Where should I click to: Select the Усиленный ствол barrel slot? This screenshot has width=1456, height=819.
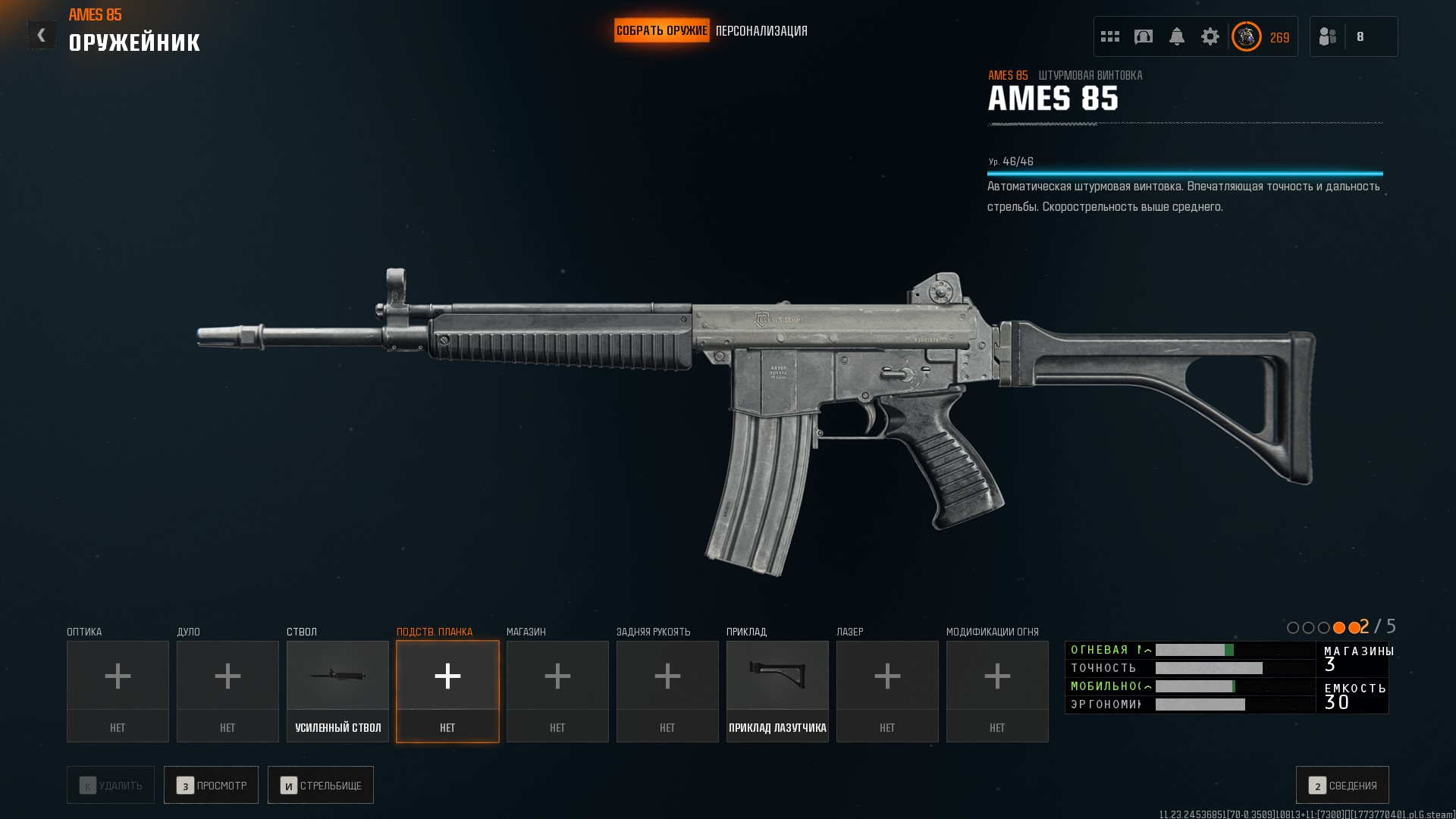click(337, 691)
